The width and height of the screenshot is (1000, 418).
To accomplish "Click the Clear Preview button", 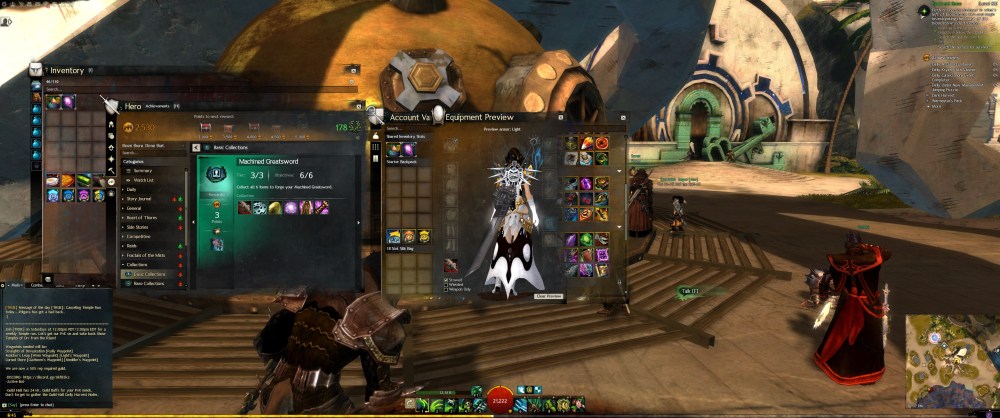I will (x=549, y=296).
